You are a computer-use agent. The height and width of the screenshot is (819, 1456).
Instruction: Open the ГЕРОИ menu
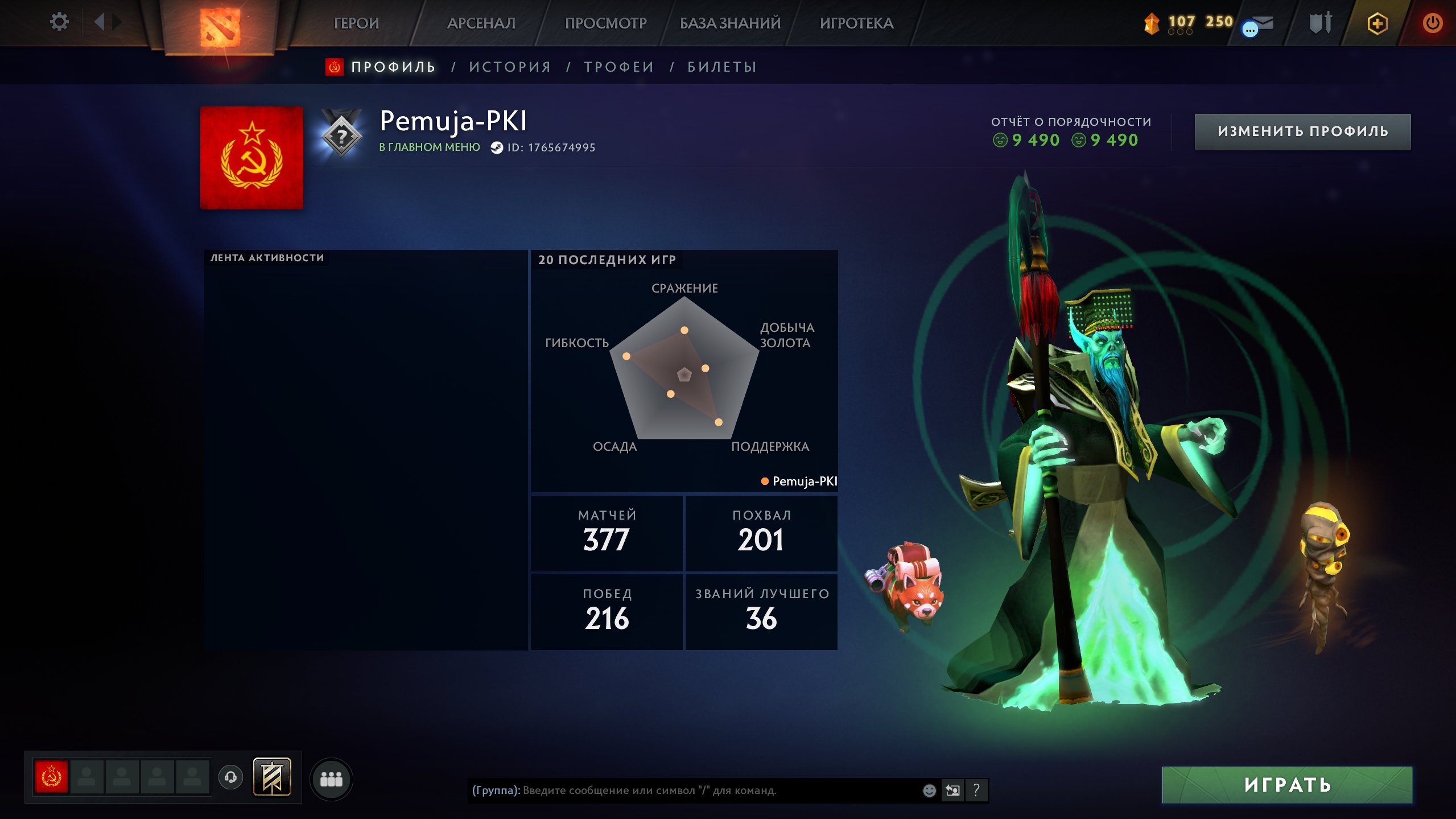click(356, 23)
